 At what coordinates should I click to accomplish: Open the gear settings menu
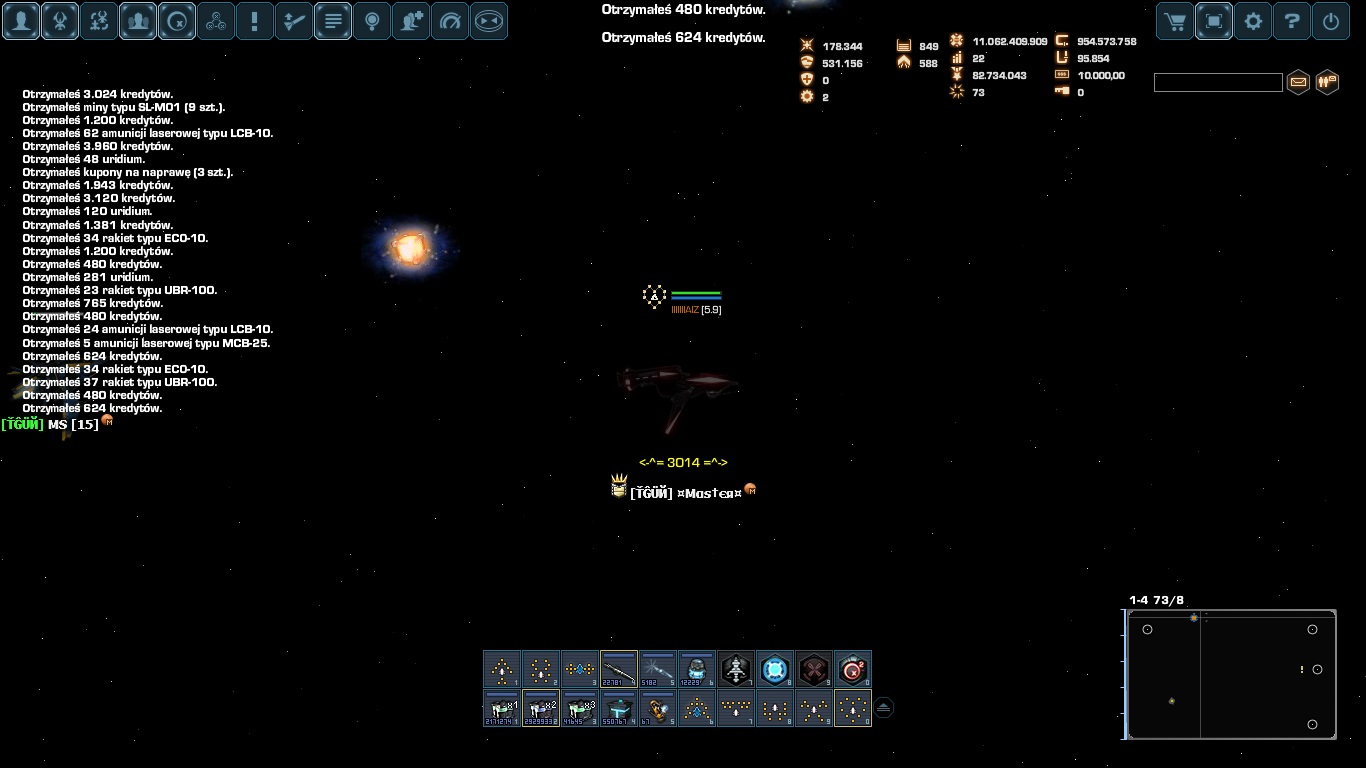[x=1253, y=21]
